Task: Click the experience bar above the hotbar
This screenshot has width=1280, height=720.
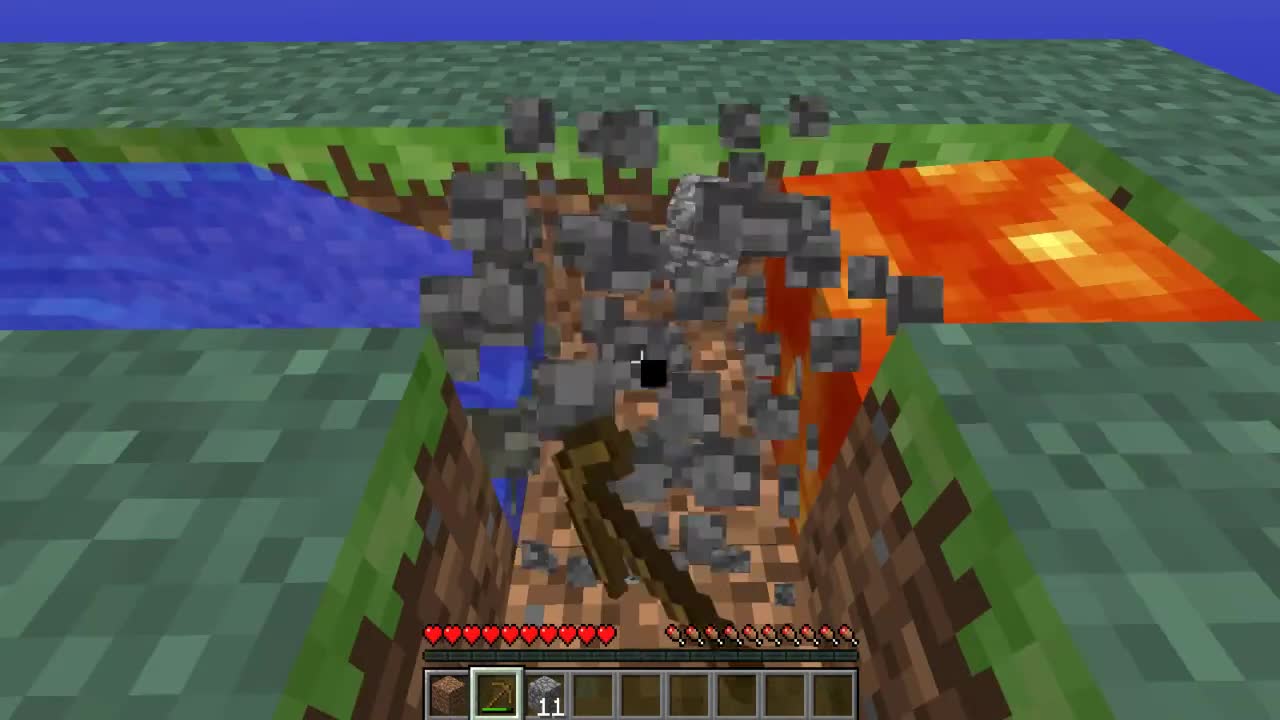Action: 640,655
